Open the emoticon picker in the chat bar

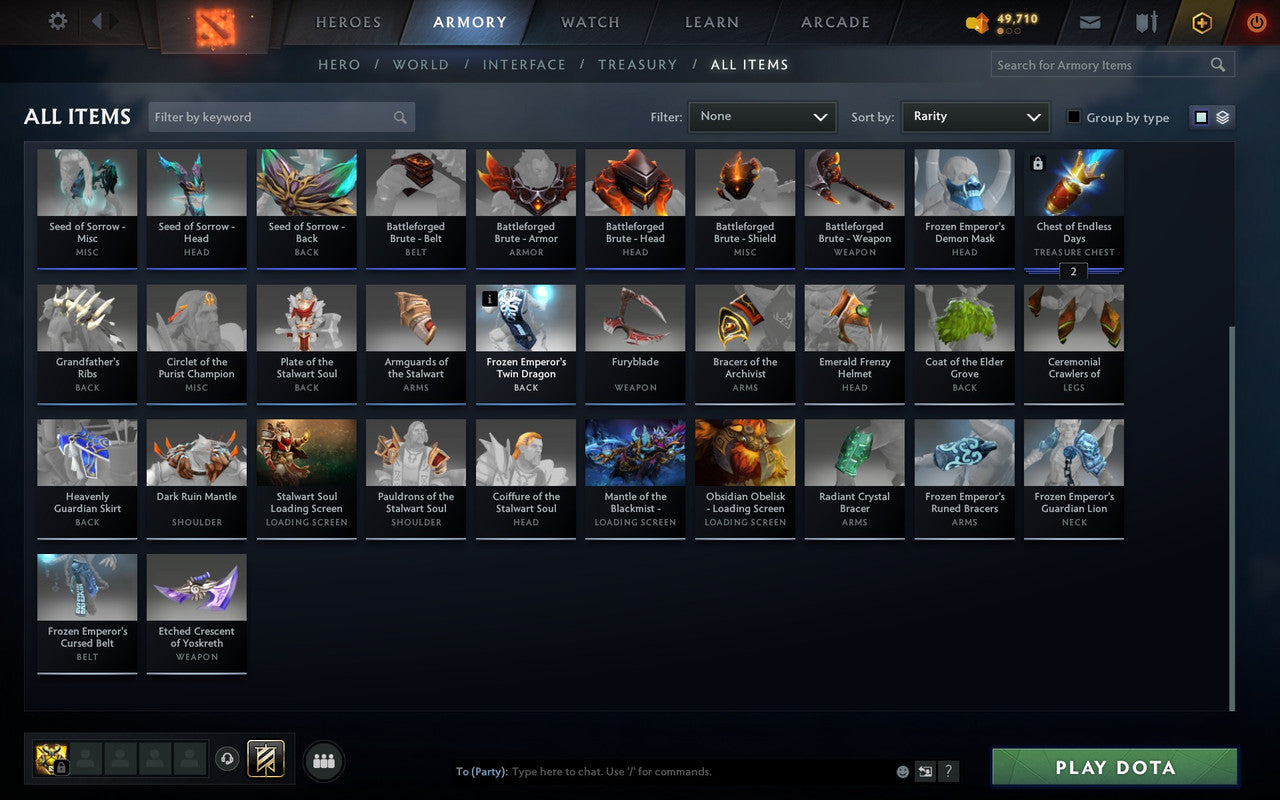pos(901,771)
